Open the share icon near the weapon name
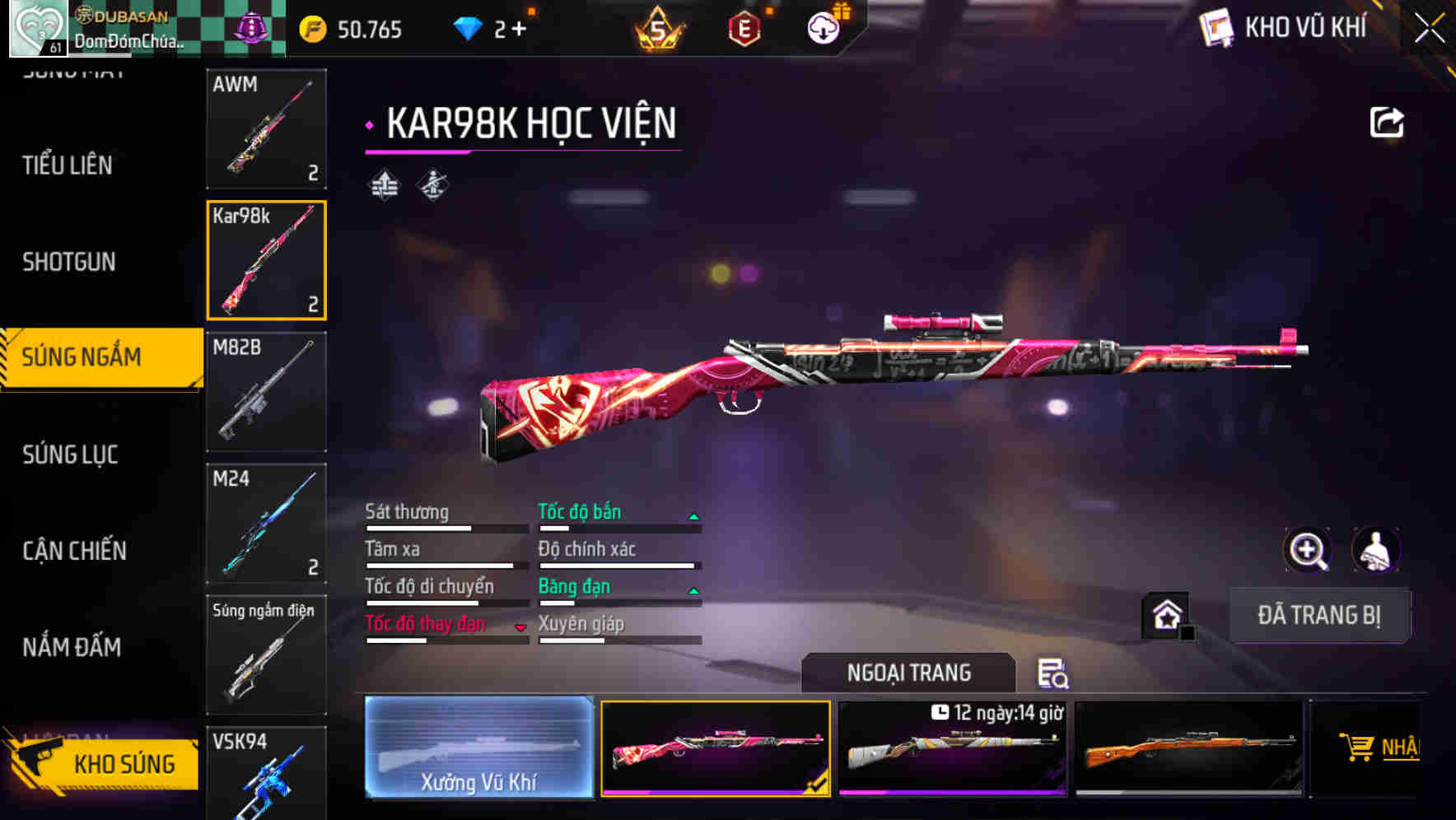This screenshot has width=1456, height=820. pyautogui.click(x=1387, y=122)
